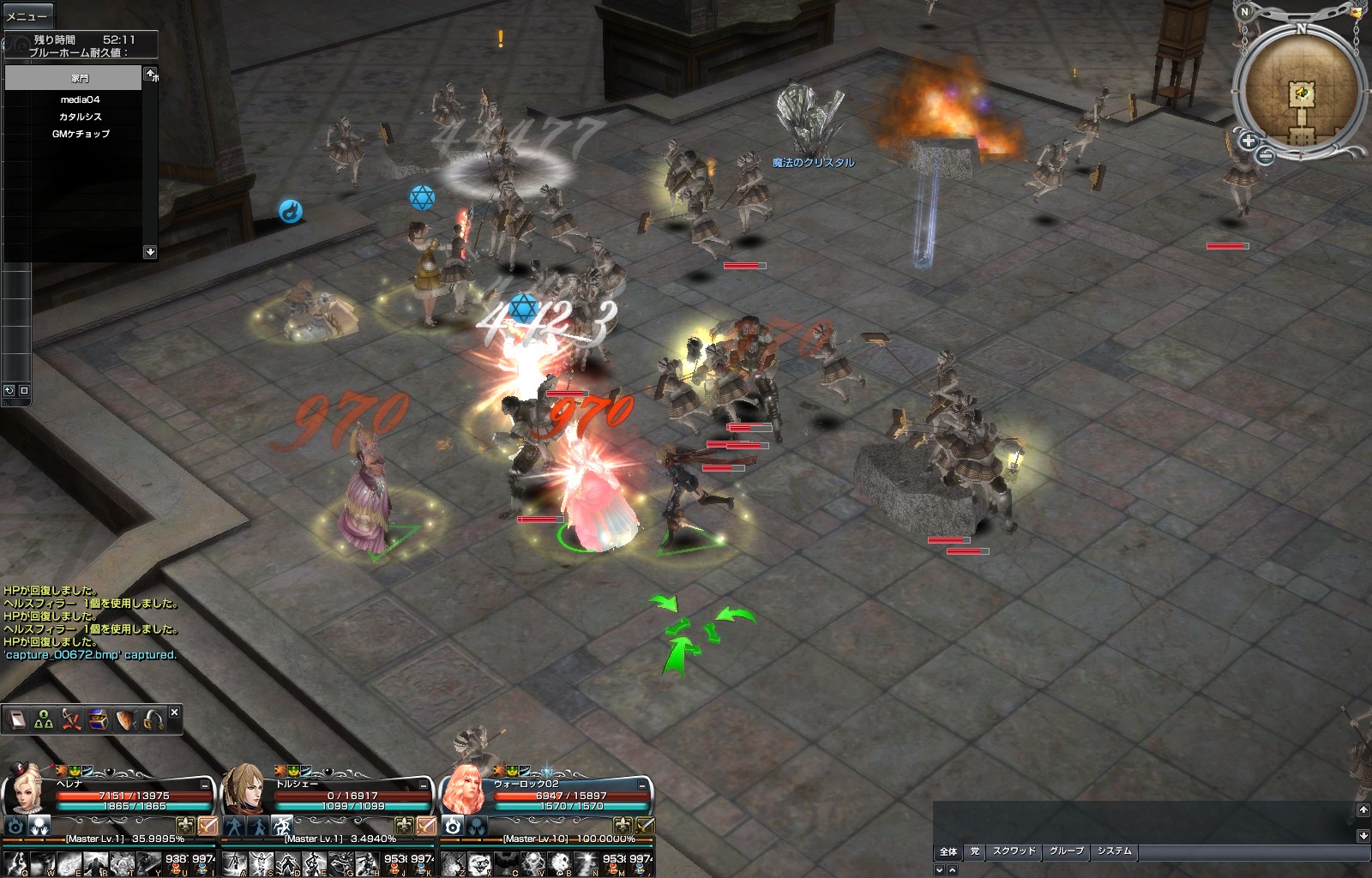Switch to the システム chat tab
Image resolution: width=1372 pixels, height=878 pixels.
coord(1115,851)
